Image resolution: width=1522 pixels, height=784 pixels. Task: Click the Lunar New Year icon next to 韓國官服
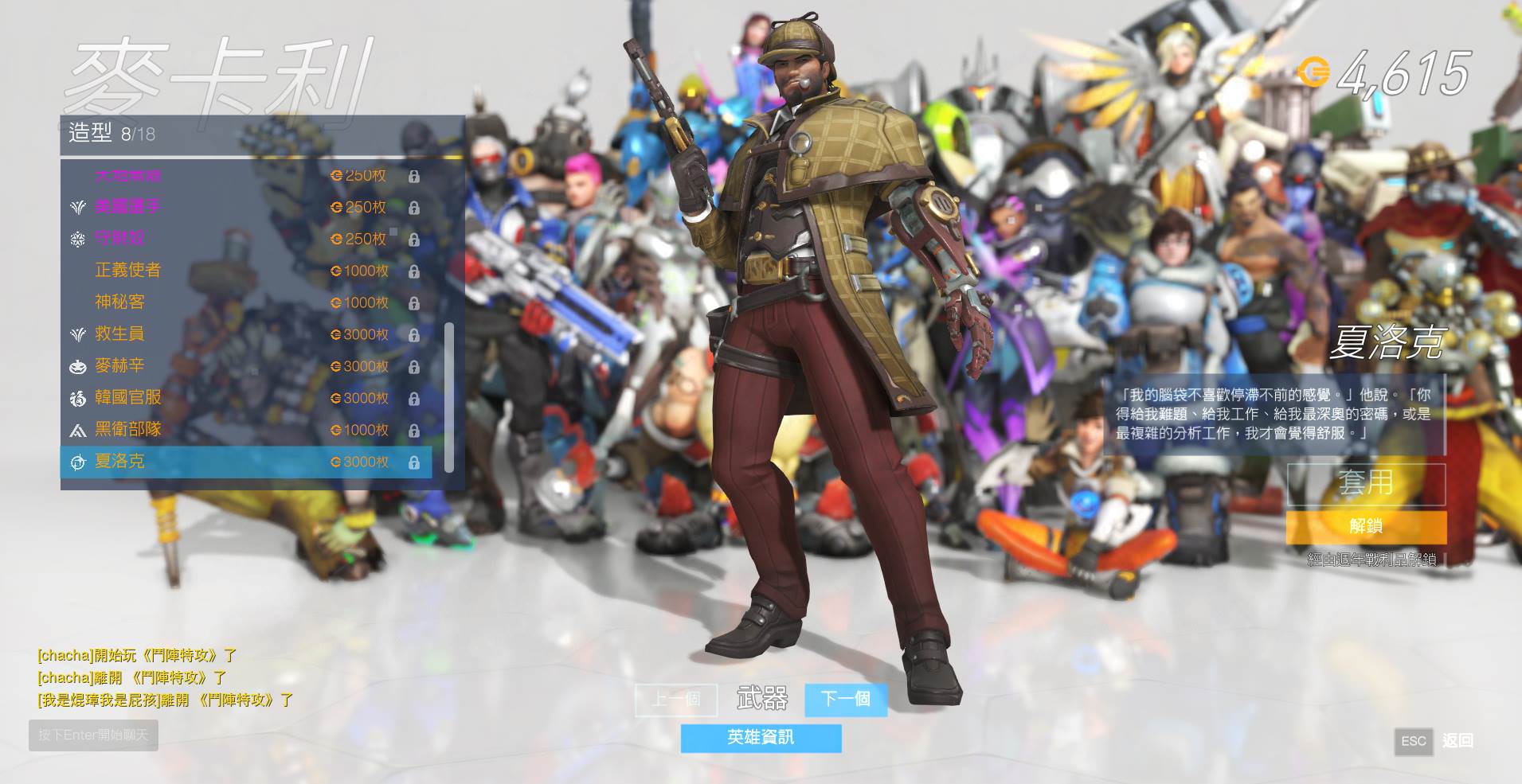77,398
